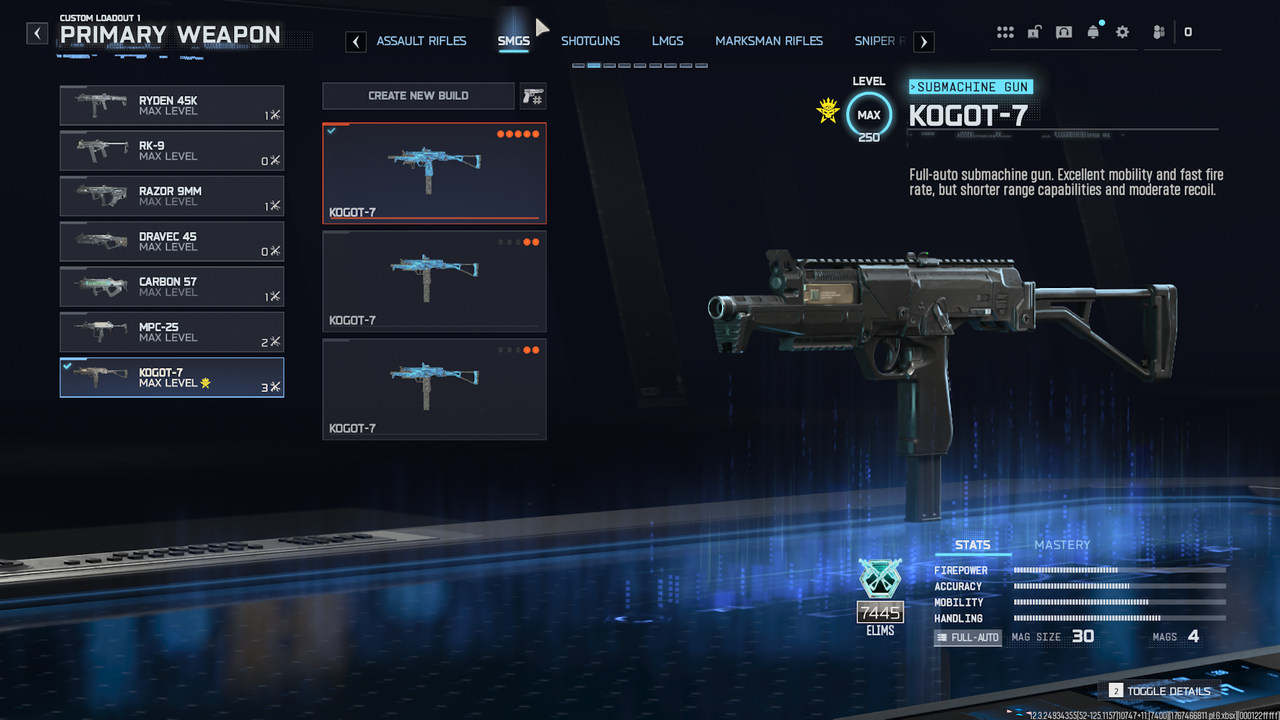Click the Create New Build button

click(418, 96)
